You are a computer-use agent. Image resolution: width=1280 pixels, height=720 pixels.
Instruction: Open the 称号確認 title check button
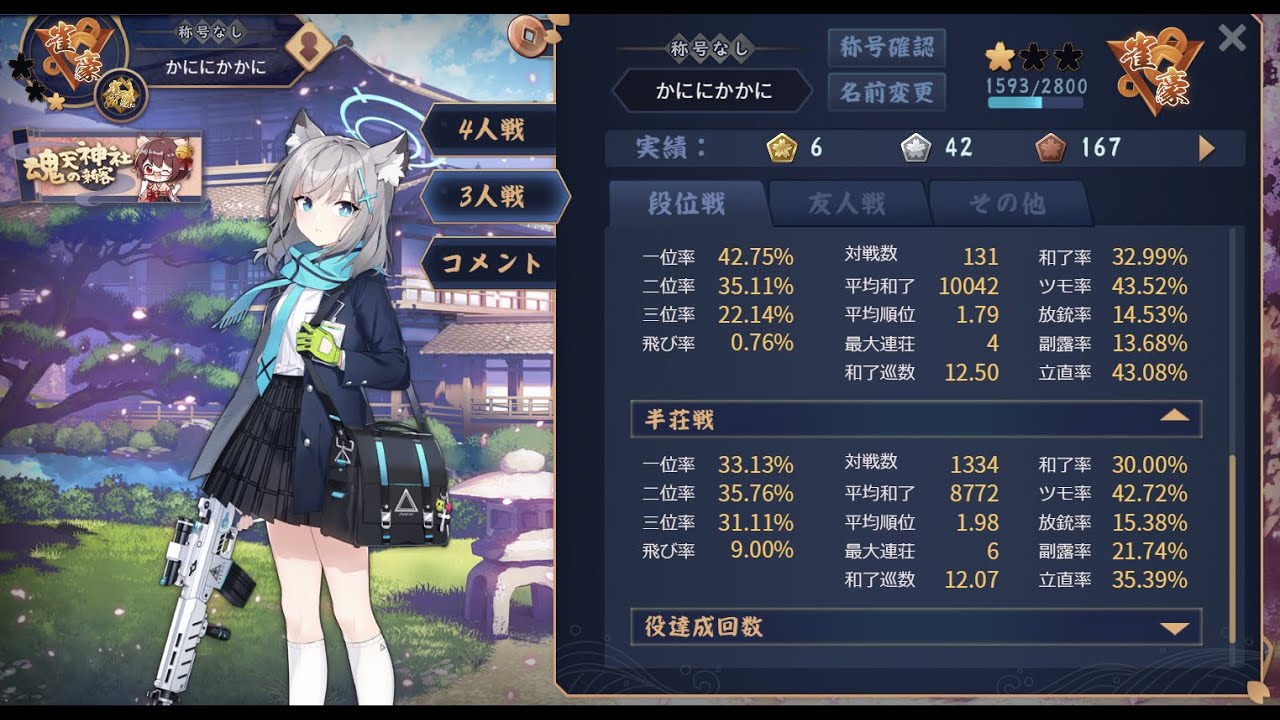click(886, 47)
